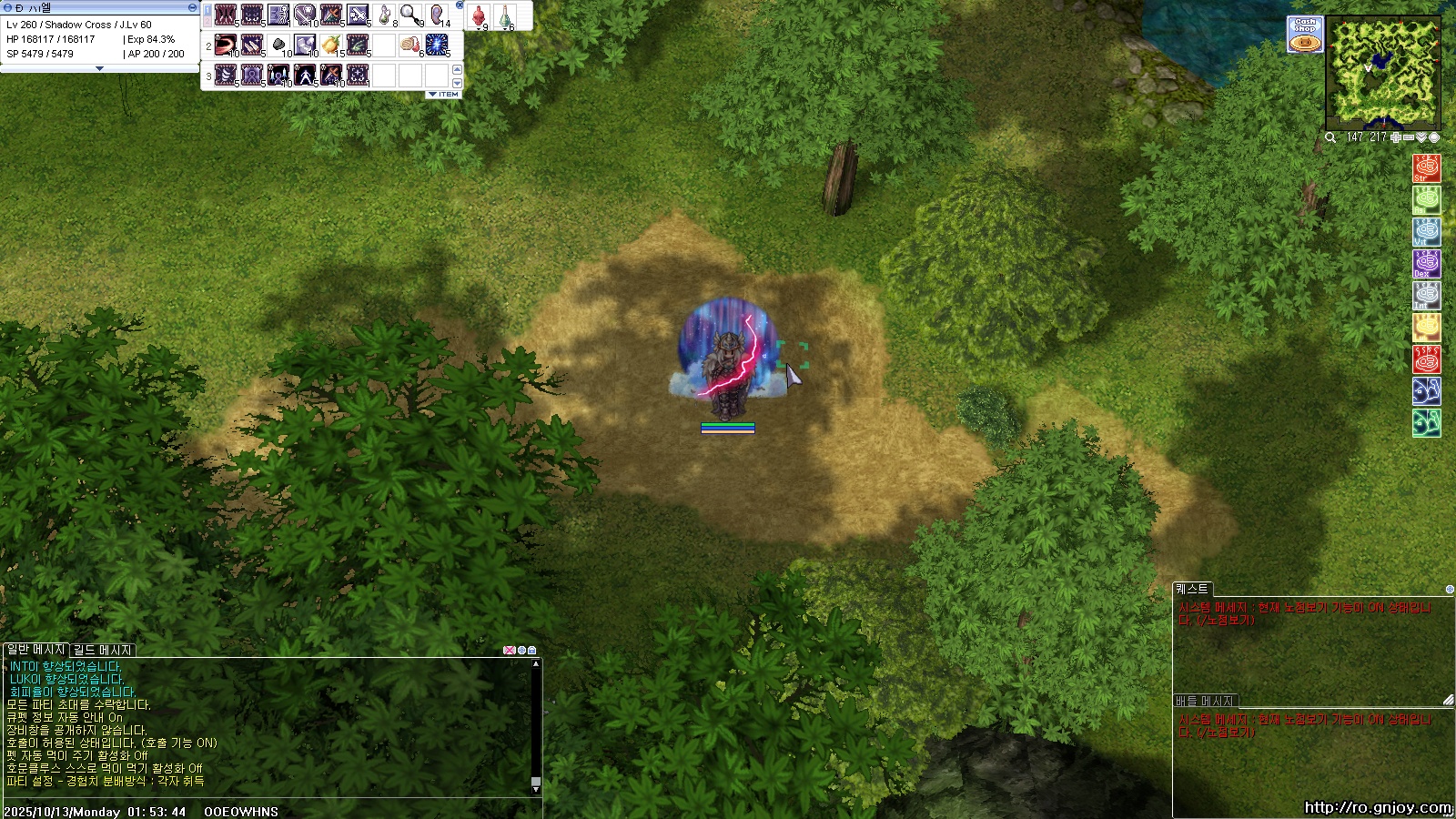Toggle the chat window lock icon
This screenshot has height=819, width=1456.
(x=532, y=650)
